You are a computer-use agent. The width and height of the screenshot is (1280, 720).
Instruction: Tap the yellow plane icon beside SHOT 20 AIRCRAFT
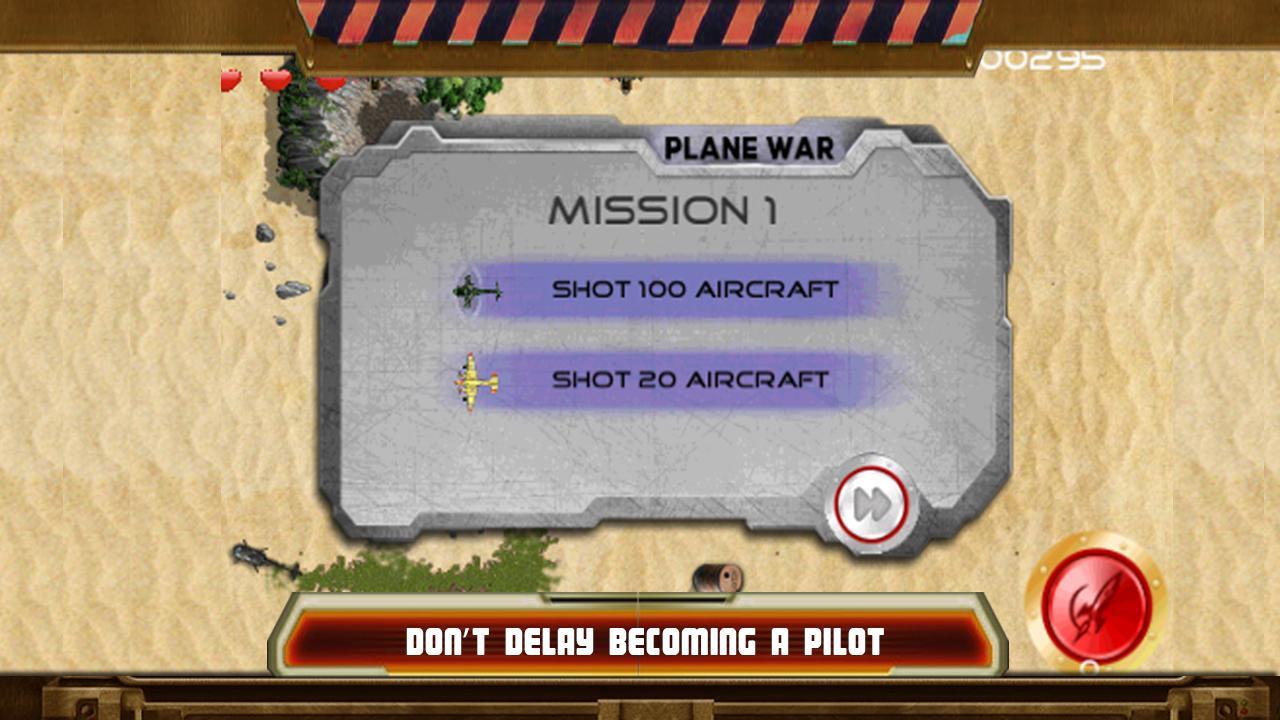click(x=474, y=381)
